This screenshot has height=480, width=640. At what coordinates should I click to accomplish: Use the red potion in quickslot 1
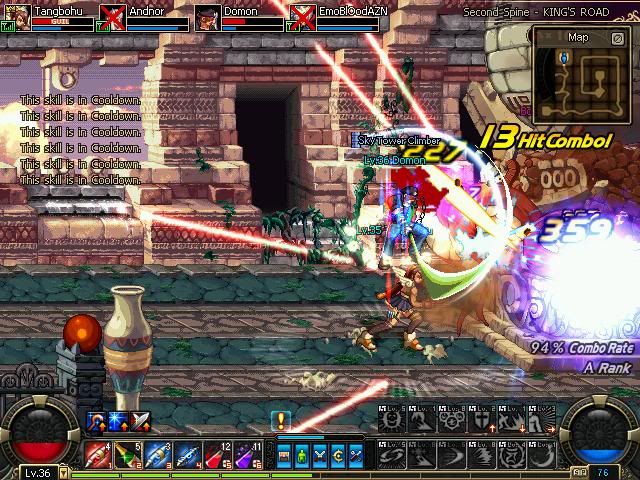98,454
